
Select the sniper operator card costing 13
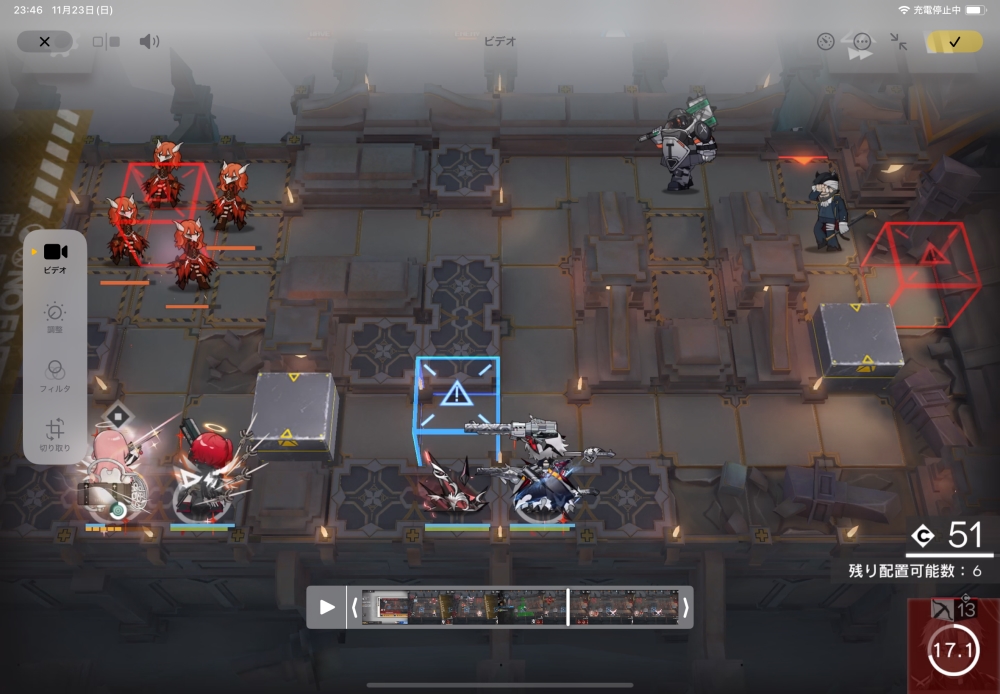click(952, 644)
